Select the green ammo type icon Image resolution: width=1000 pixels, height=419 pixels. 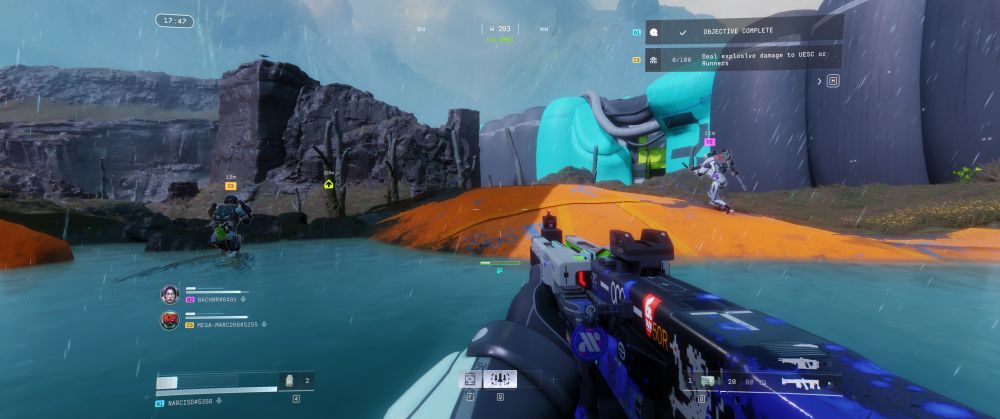(709, 381)
